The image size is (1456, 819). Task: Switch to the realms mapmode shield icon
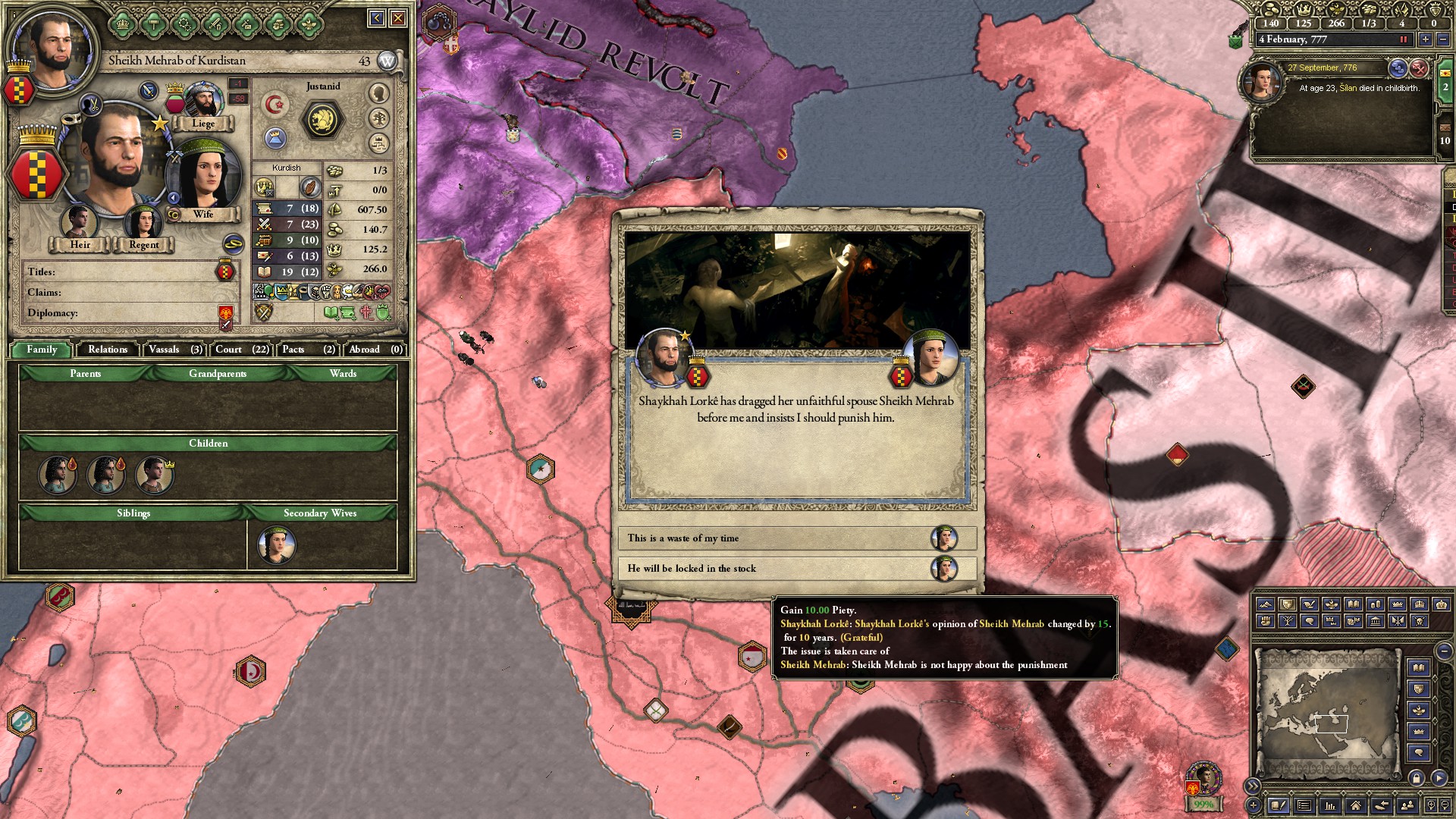tap(1288, 604)
